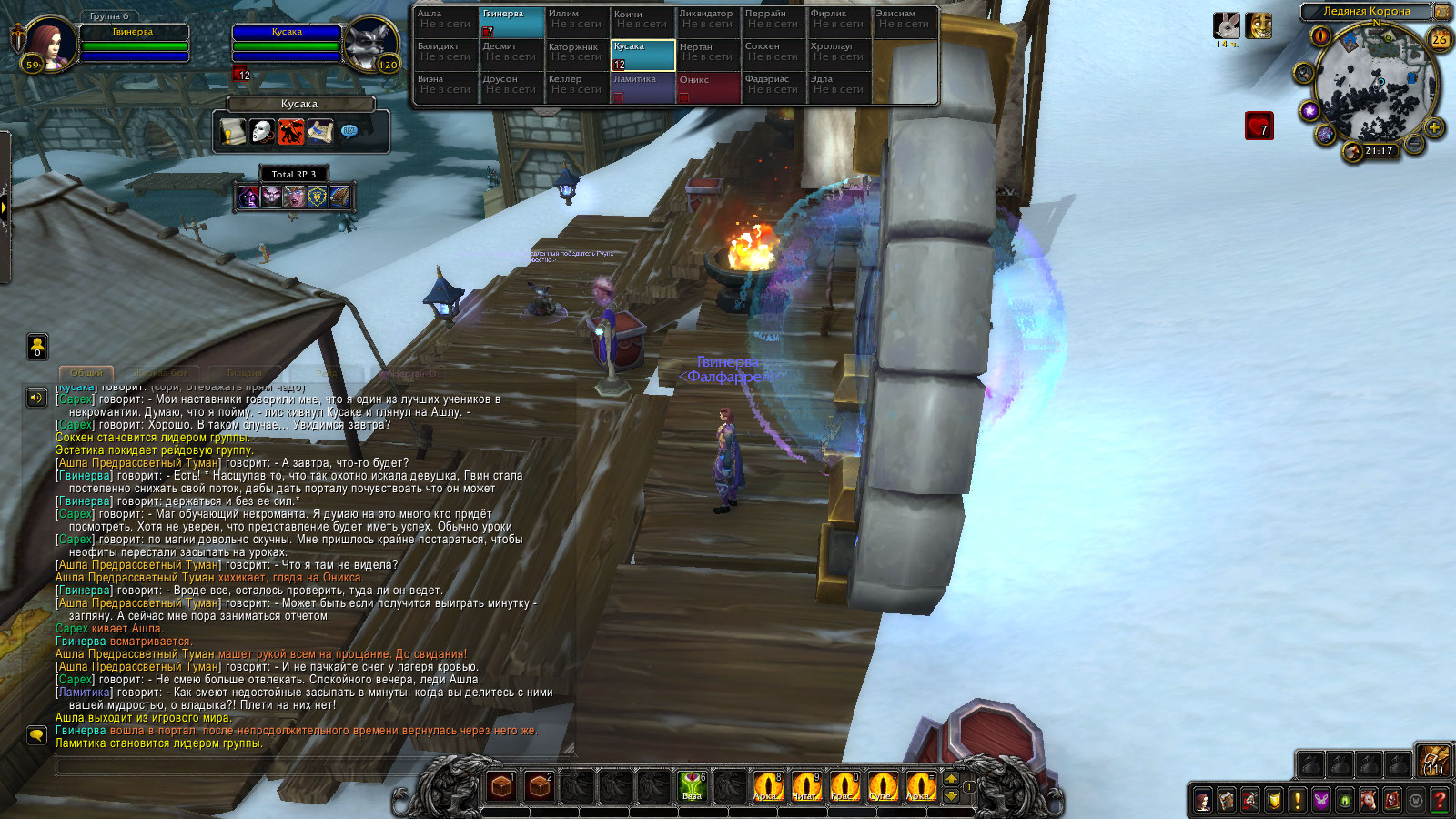Click the blue speech bubble icon
The width and height of the screenshot is (1456, 819).
click(x=349, y=133)
